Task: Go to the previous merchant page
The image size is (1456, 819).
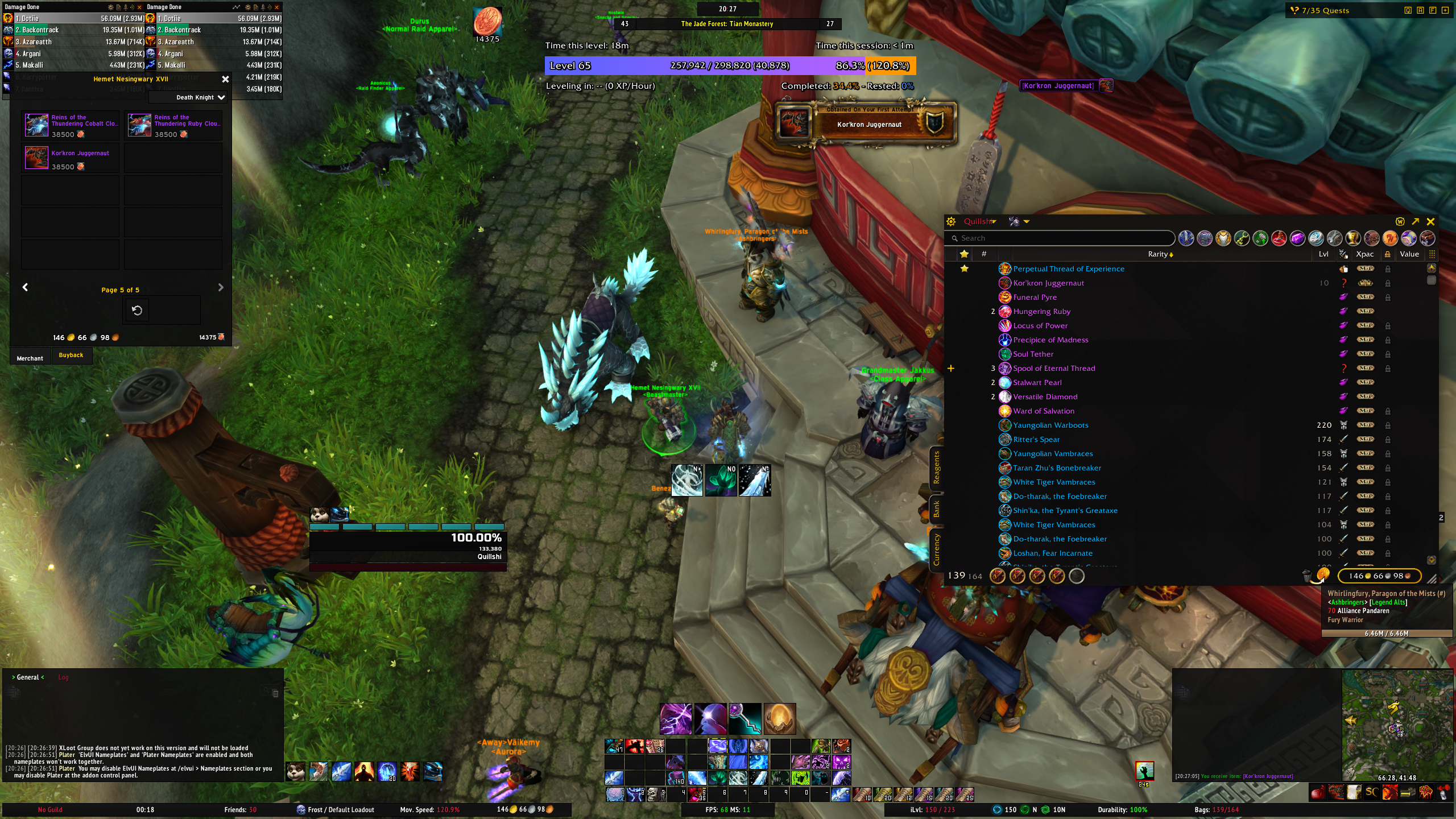Action: click(25, 288)
